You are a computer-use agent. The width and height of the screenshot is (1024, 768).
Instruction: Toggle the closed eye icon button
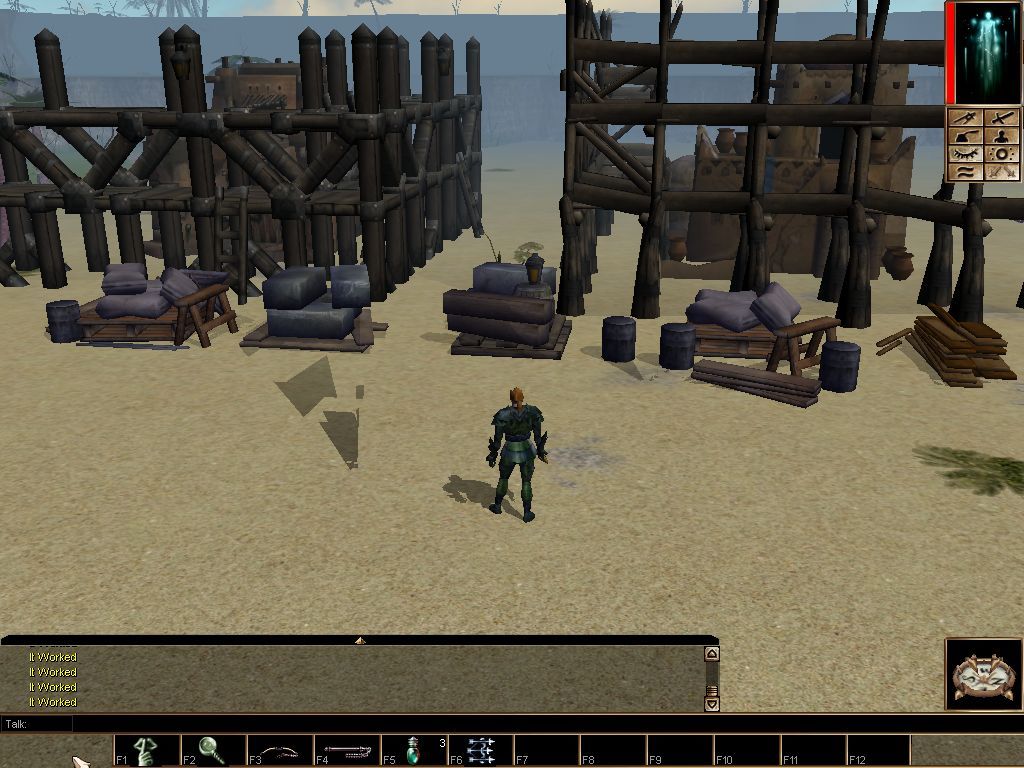965,154
